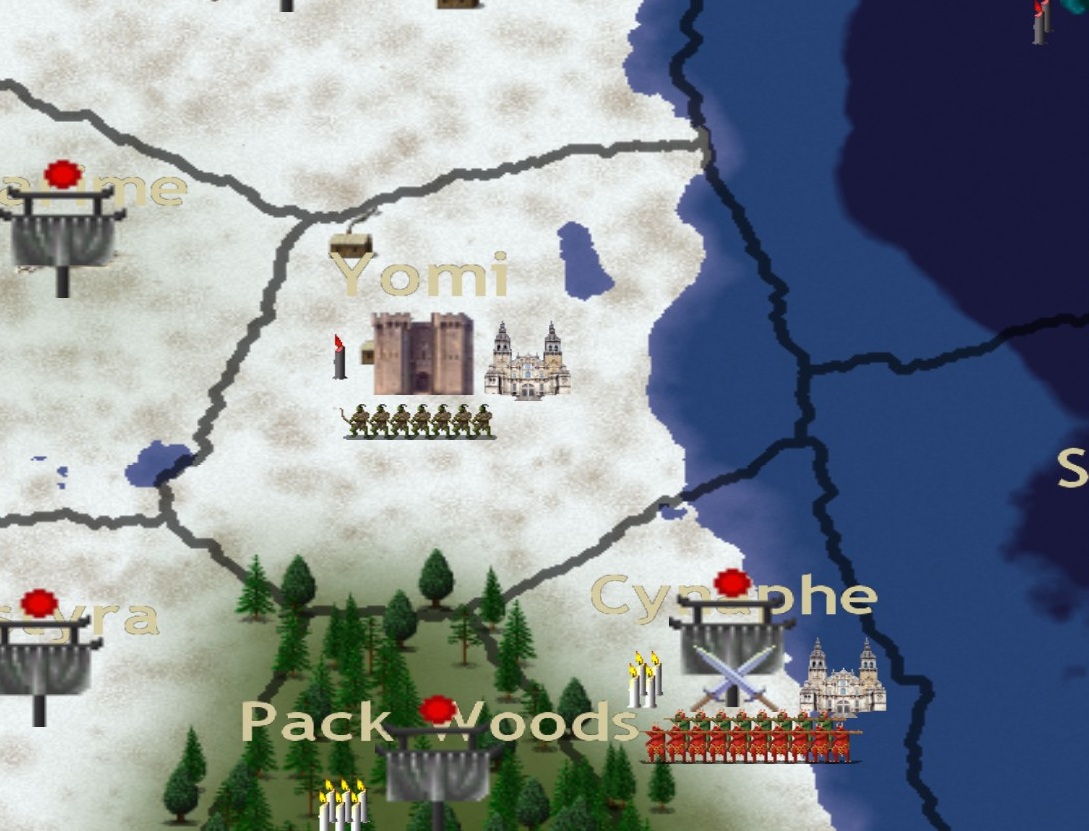This screenshot has width=1089, height=831.
Task: Select the green army in Yomi
Action: pyautogui.click(x=418, y=421)
